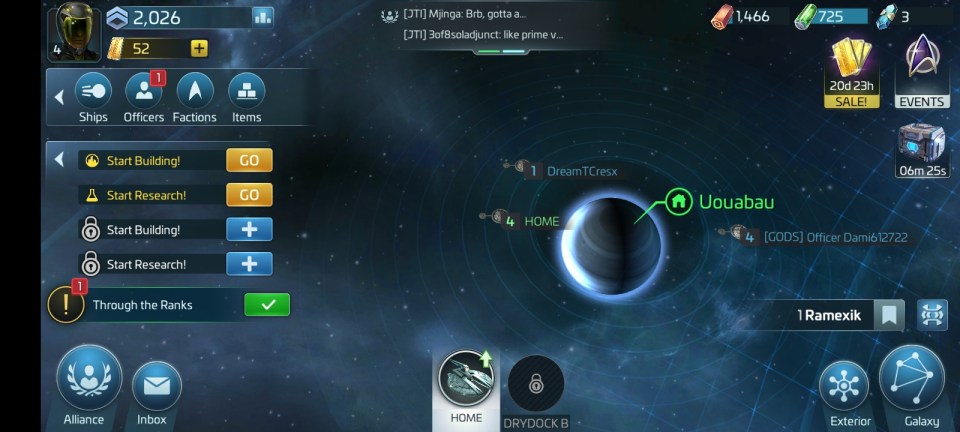This screenshot has height=432, width=960.
Task: Open the Events screen
Action: (921, 71)
